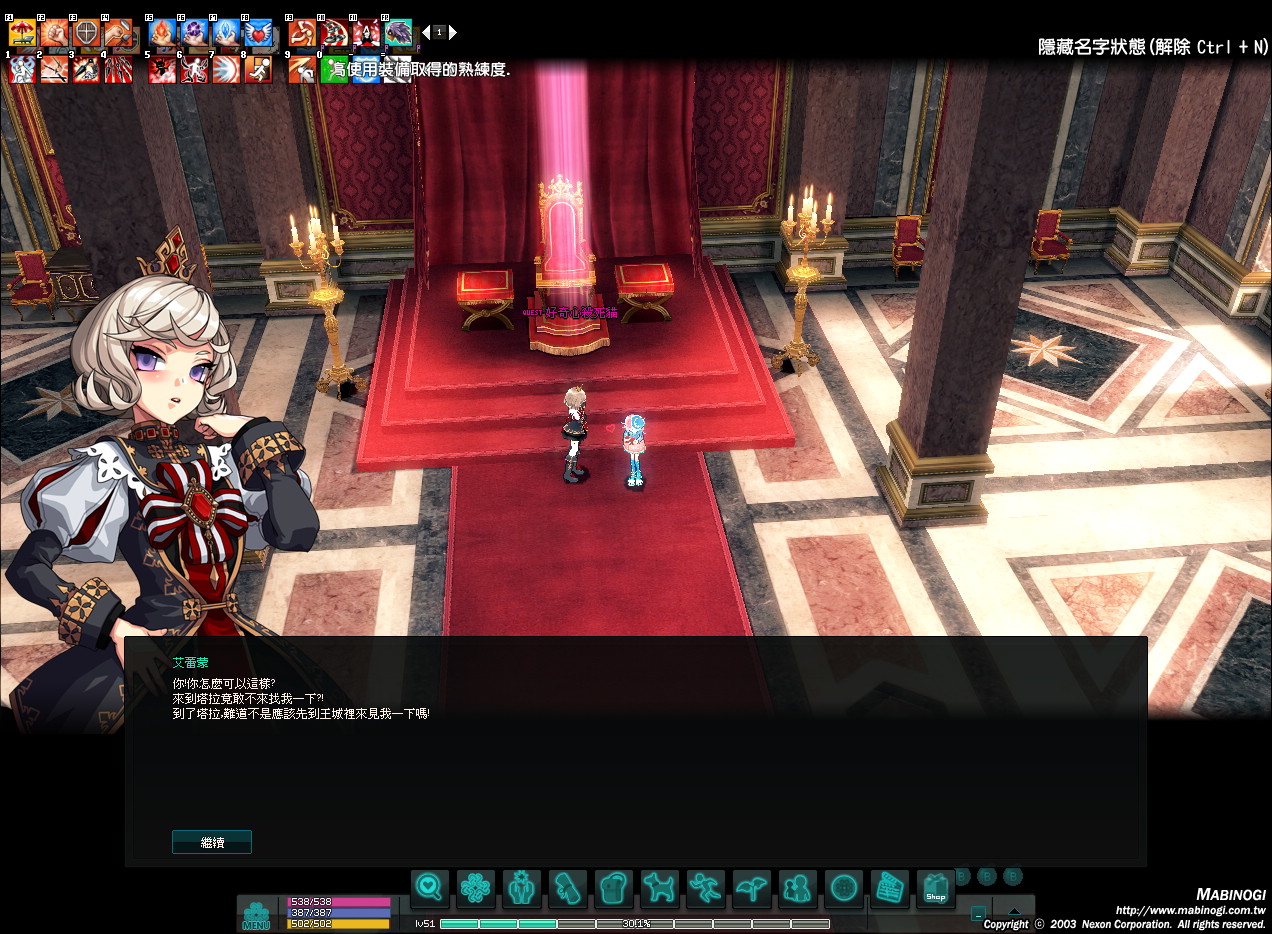Open the two-people friends icon
This screenshot has width=1272, height=934.
[797, 888]
